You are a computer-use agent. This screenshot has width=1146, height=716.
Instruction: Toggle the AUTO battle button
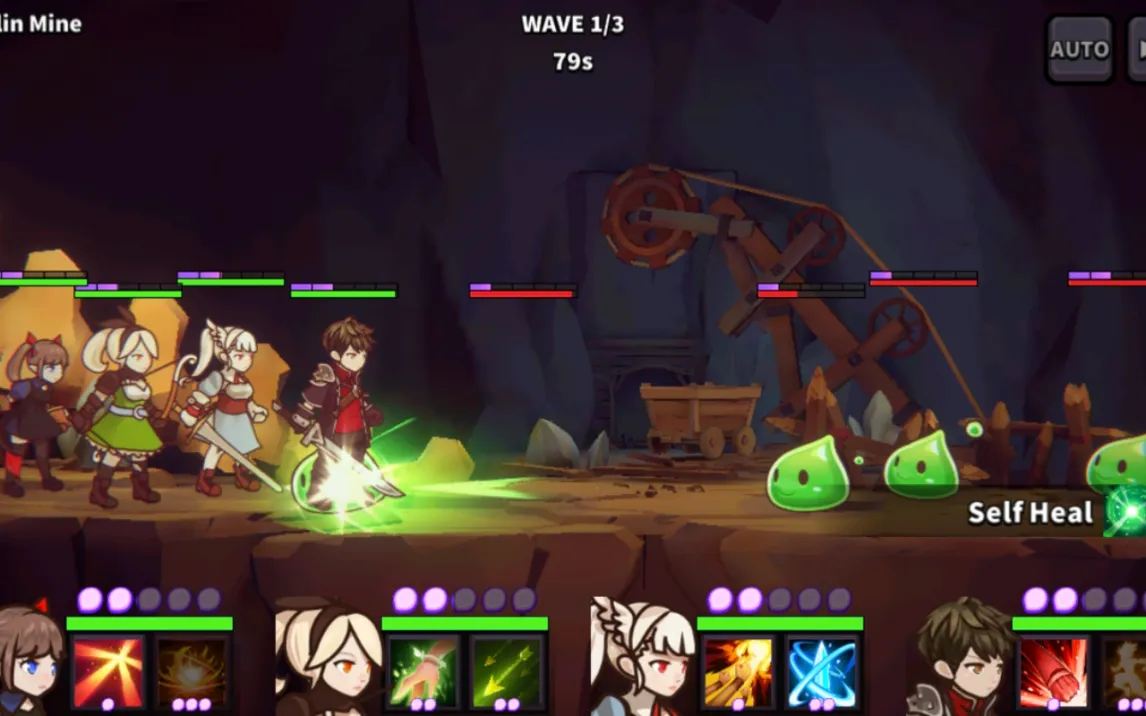[x=1079, y=49]
